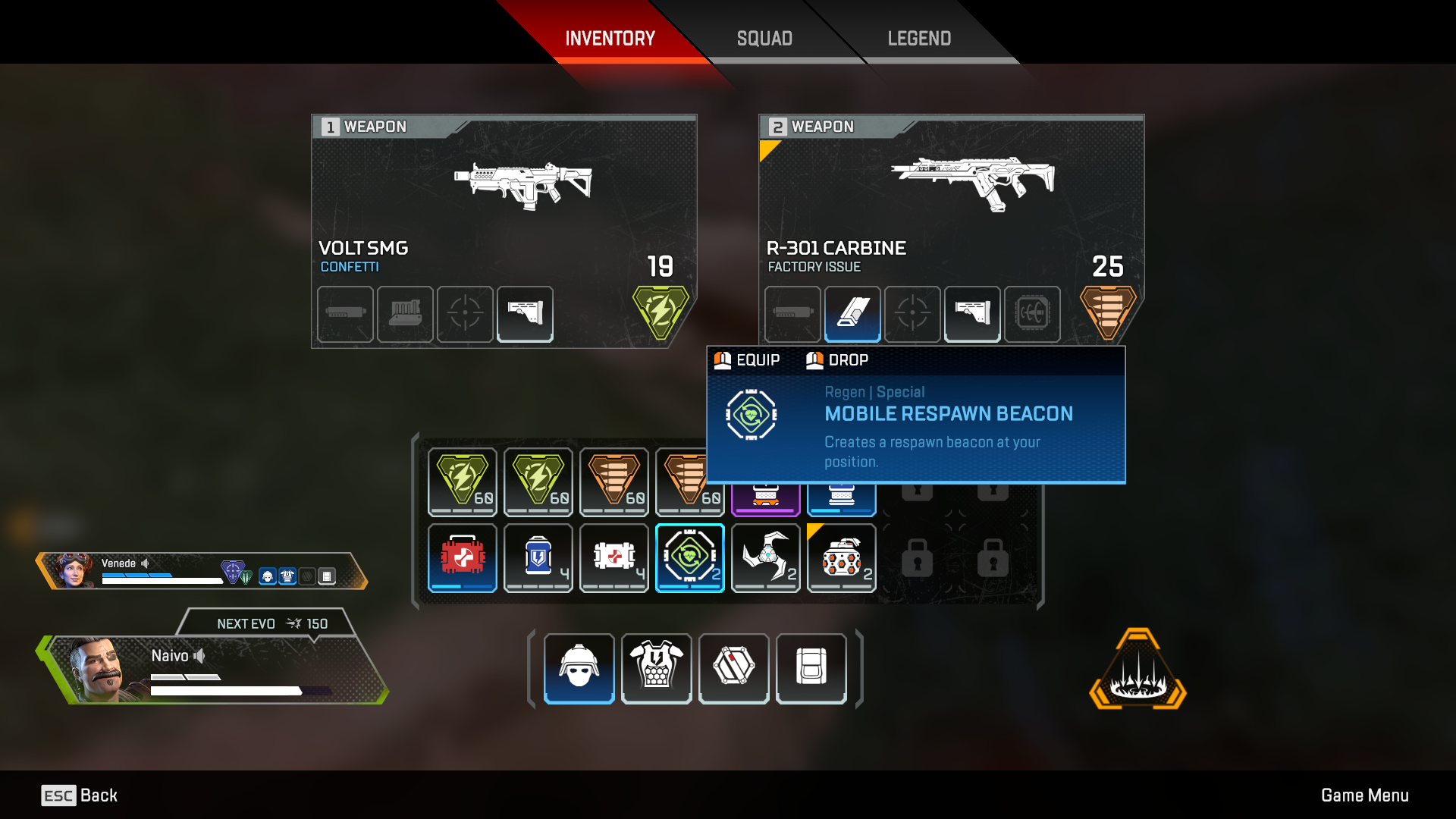
Task: Open the Game Menu
Action: (1364, 795)
